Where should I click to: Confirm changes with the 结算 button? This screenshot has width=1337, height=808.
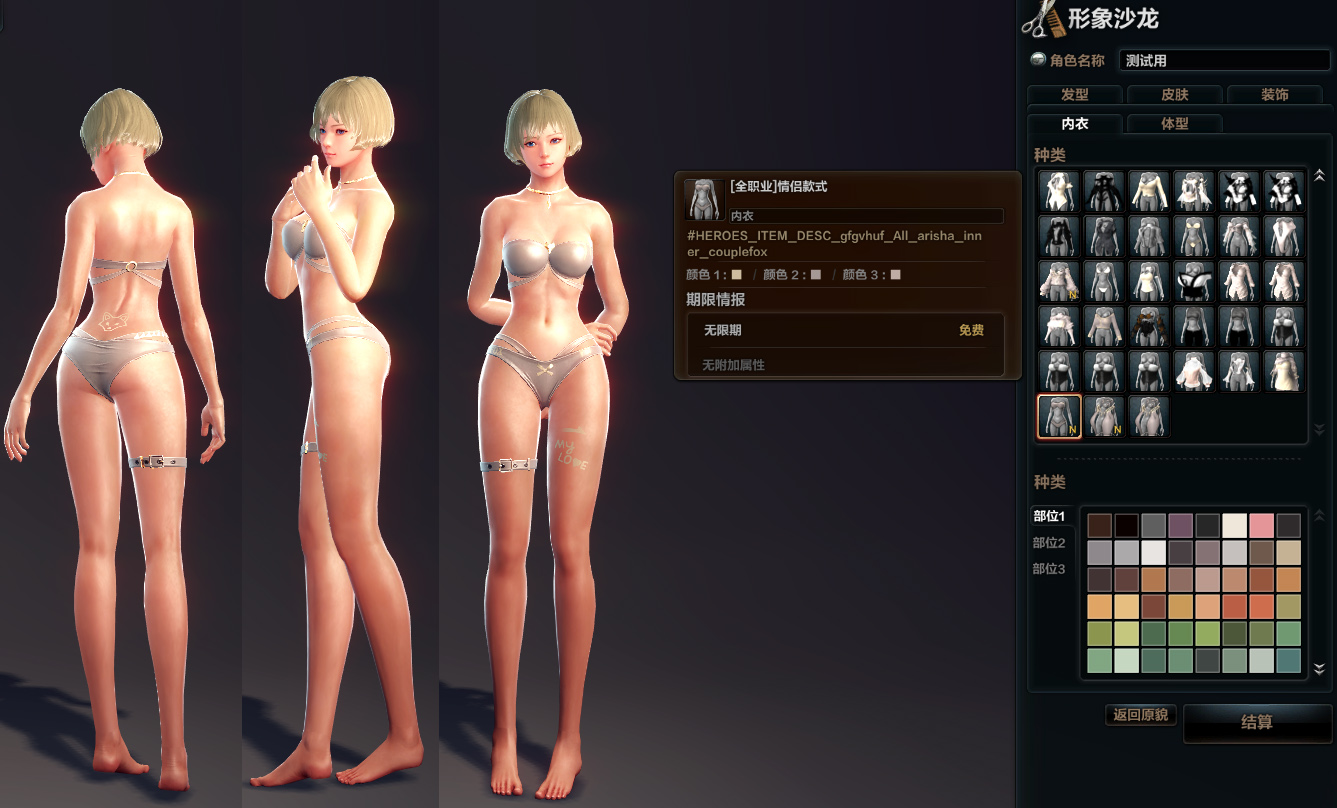point(1256,723)
